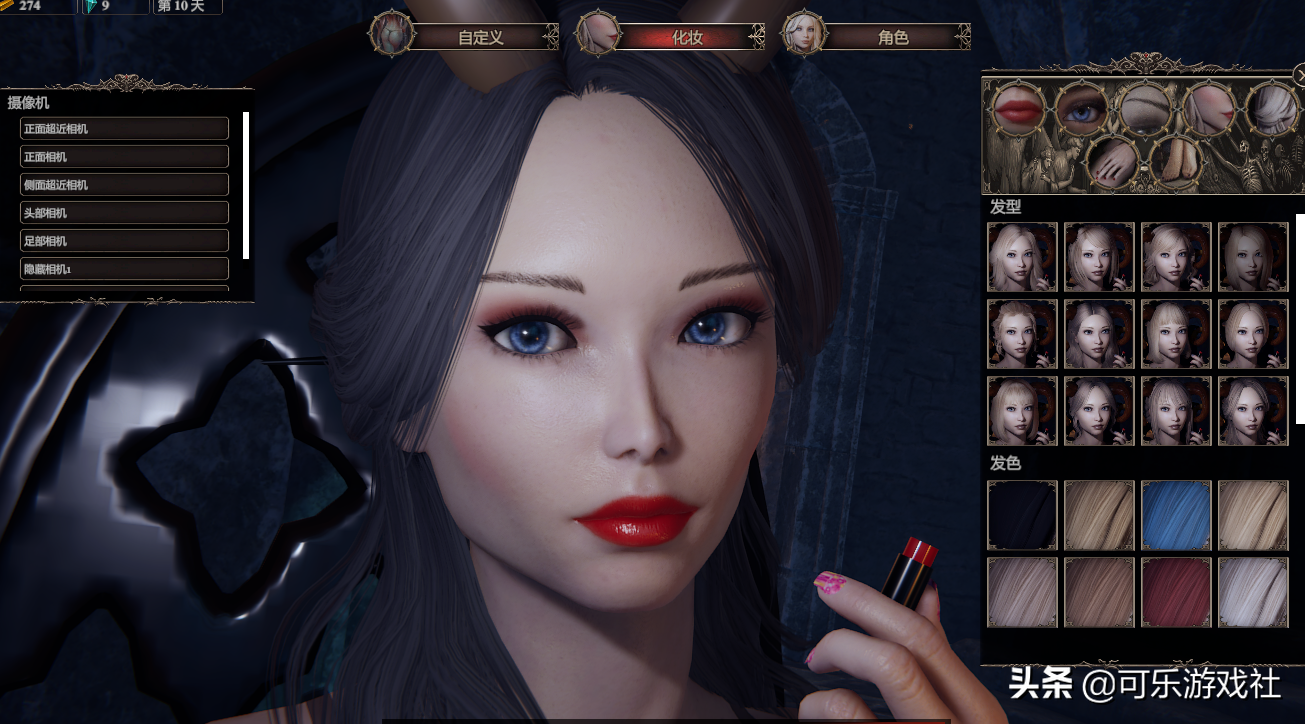Close the makeup options panel
The image size is (1305, 724).
[x=1299, y=74]
